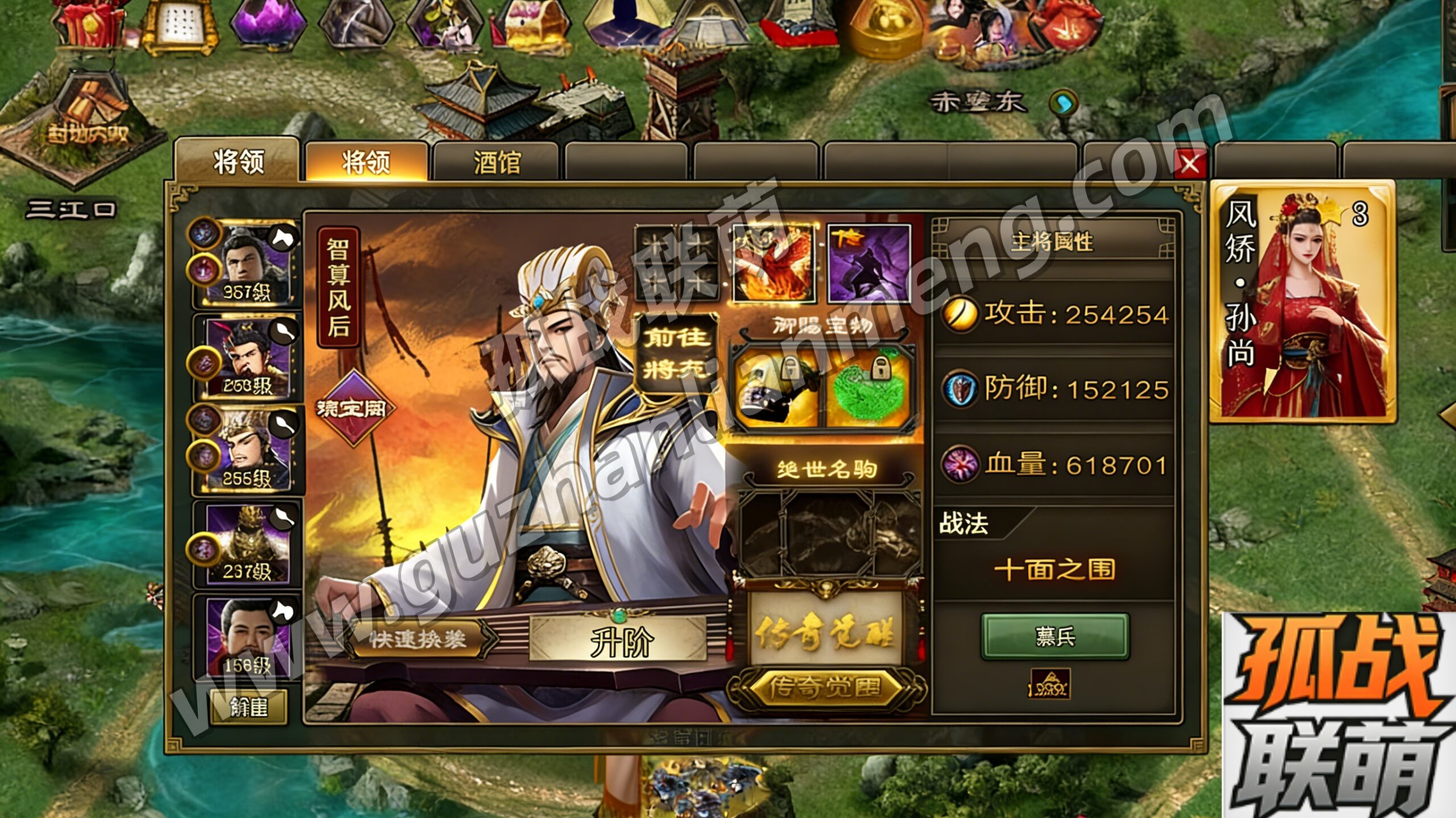This screenshot has width=1456, height=818.
Task: Click the 快速换装 quick equip button
Action: (418, 640)
